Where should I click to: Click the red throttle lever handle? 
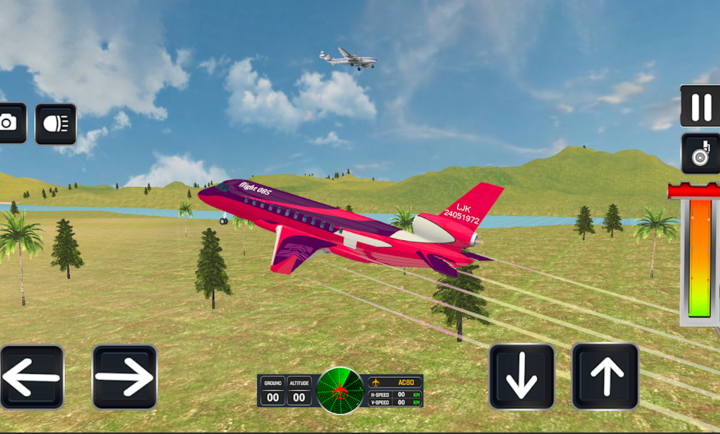(694, 190)
